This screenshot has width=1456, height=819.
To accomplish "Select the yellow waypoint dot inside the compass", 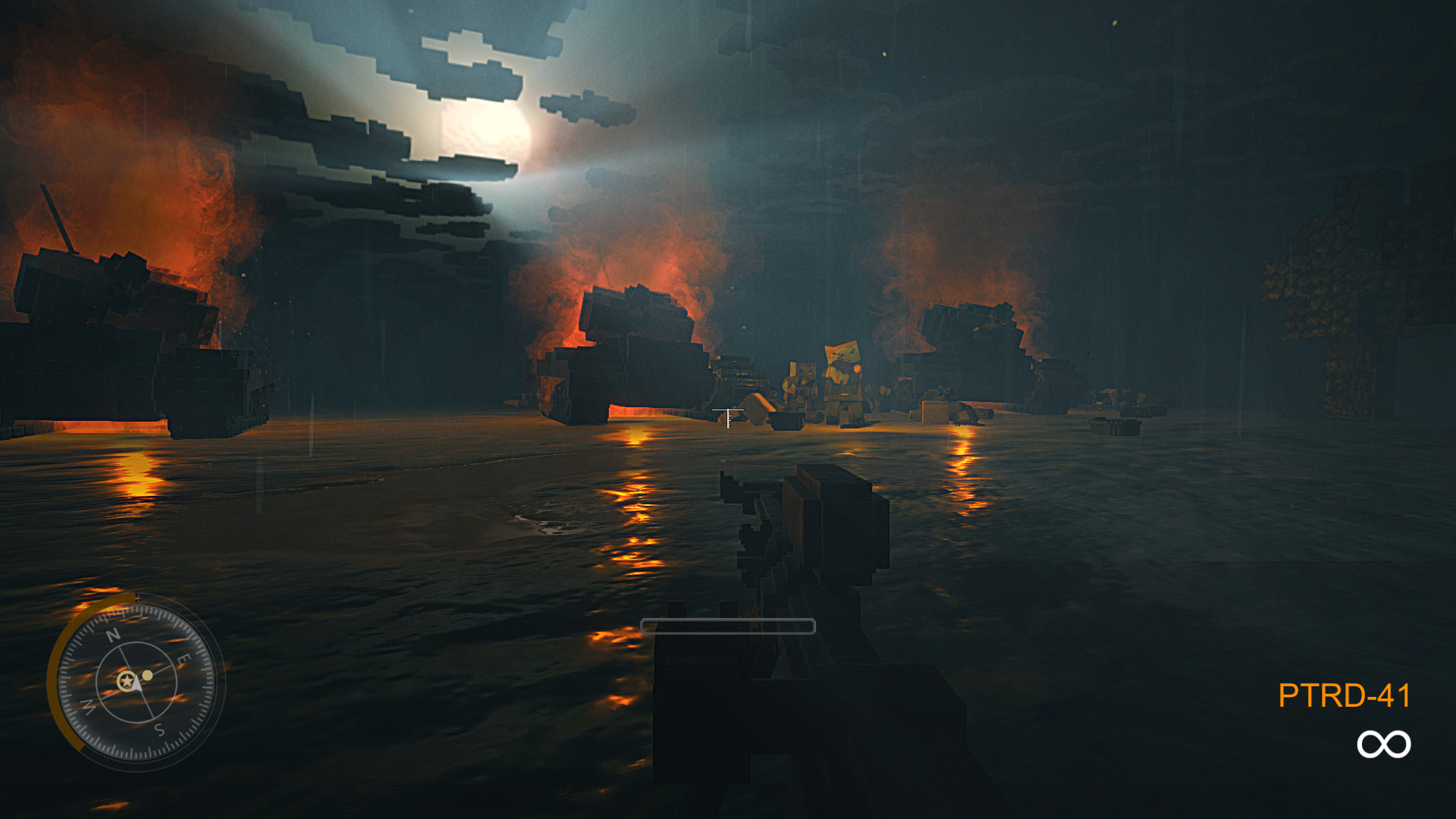I will pyautogui.click(x=147, y=676).
